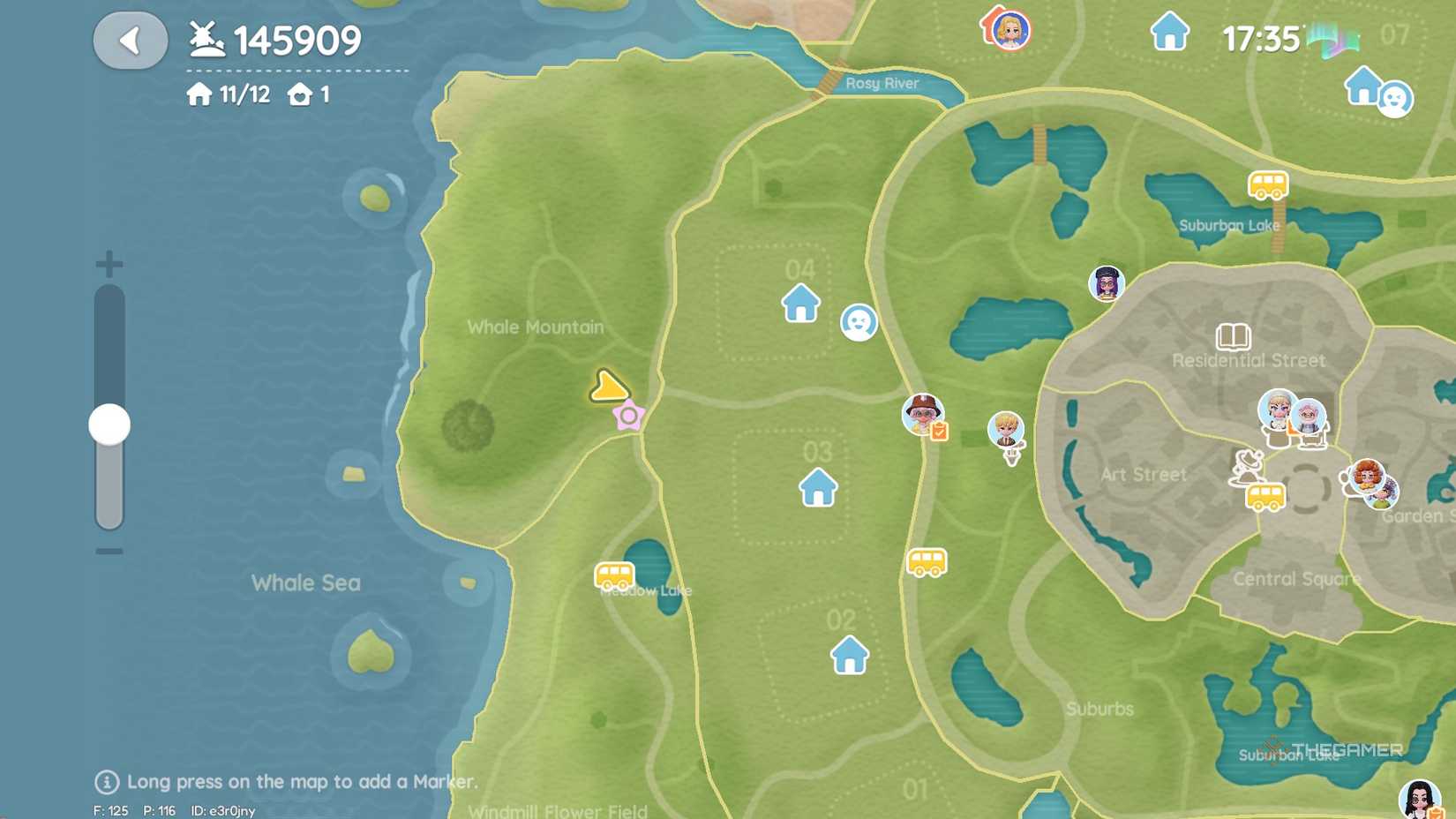This screenshot has height=819, width=1456.
Task: Click the house counter showing 11/12
Action: coord(229,94)
